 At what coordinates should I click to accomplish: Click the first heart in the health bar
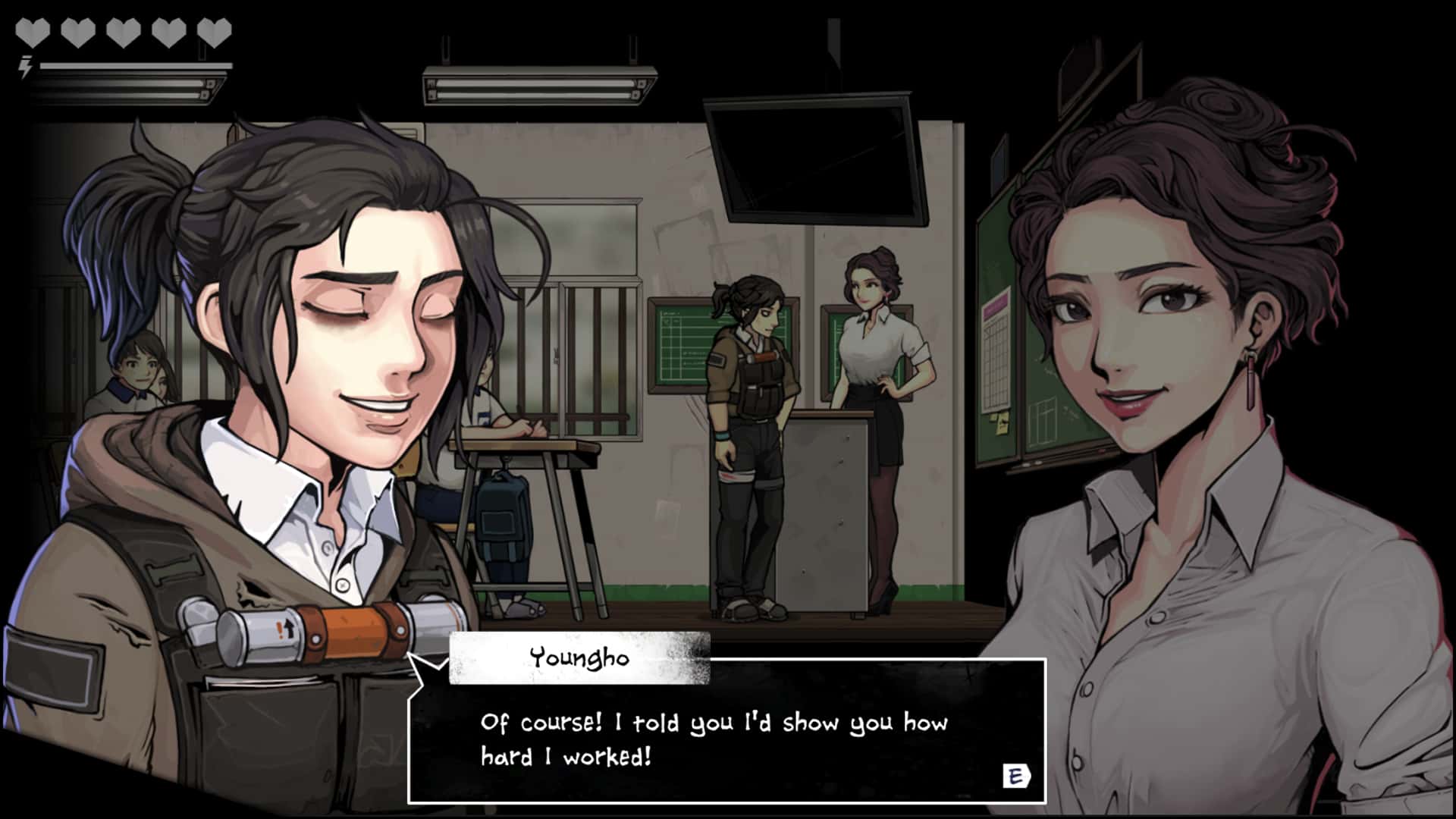point(33,30)
